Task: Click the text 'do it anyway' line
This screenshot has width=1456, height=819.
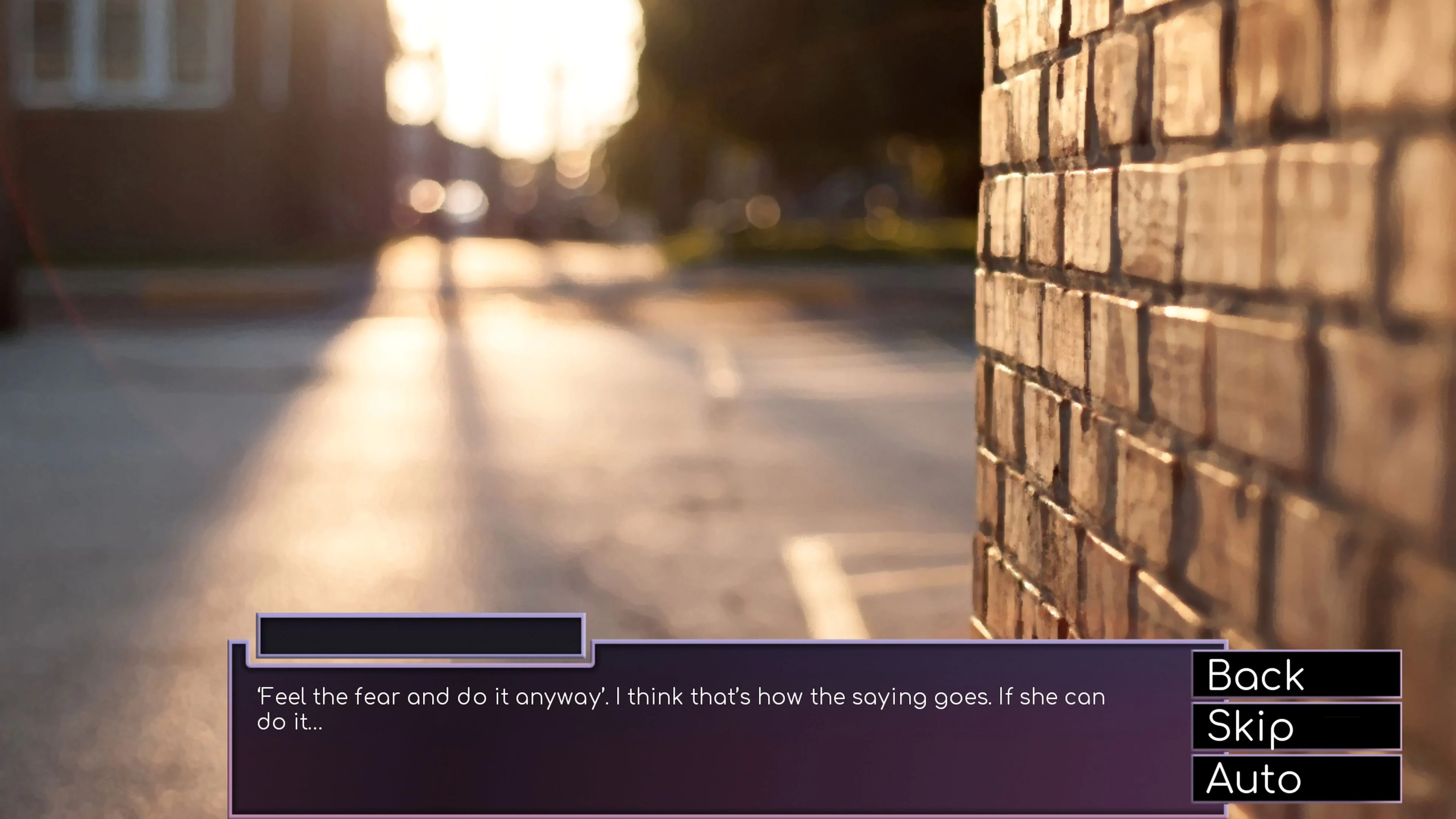Action: tap(509, 697)
